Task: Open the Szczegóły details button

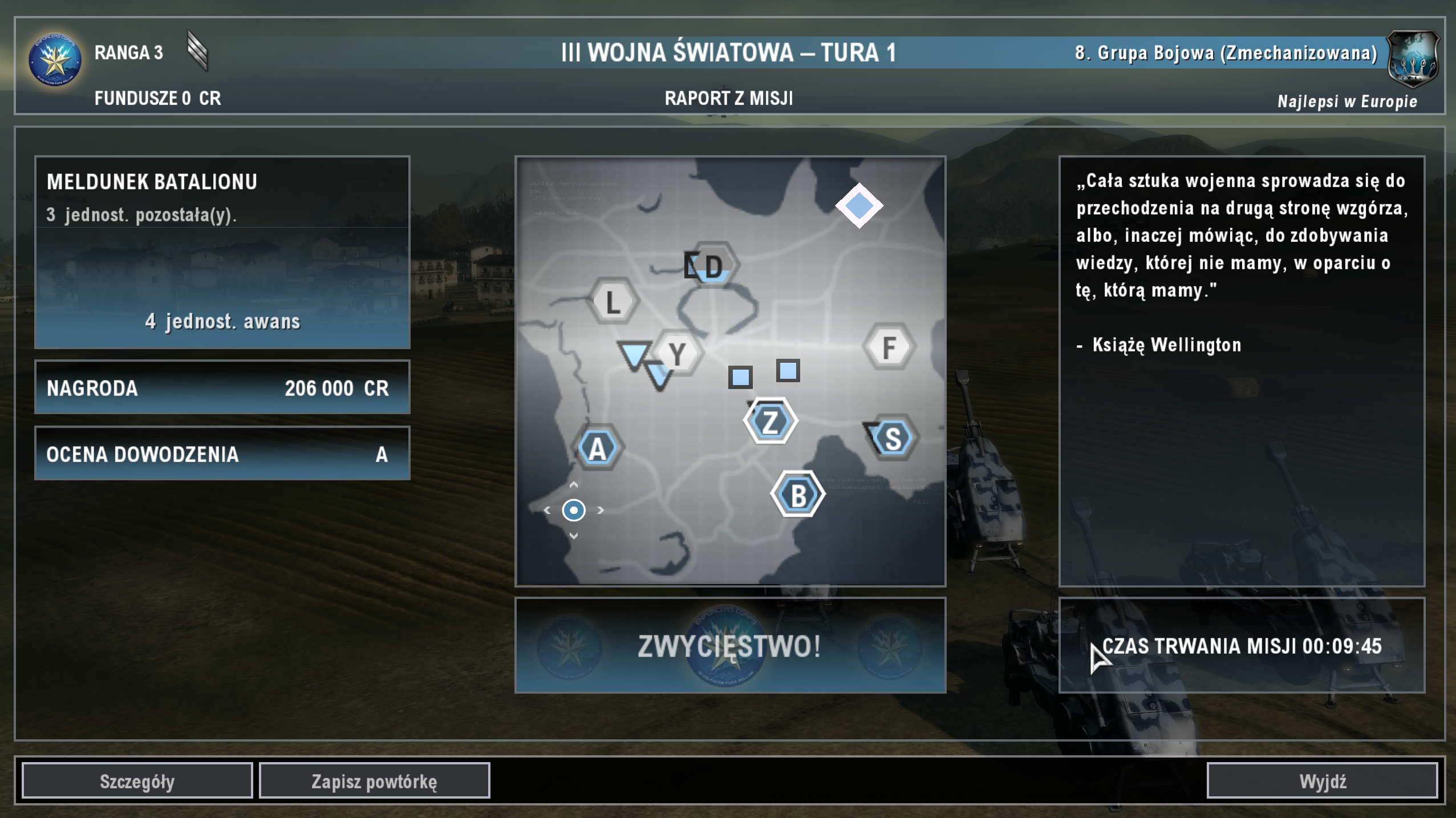Action: coord(137,781)
